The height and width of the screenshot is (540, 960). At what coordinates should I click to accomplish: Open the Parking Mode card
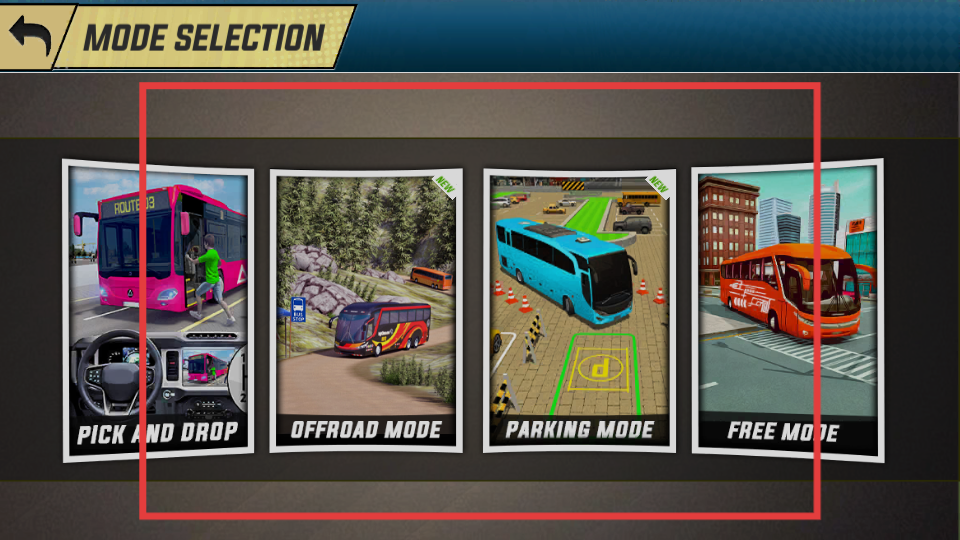pos(578,310)
